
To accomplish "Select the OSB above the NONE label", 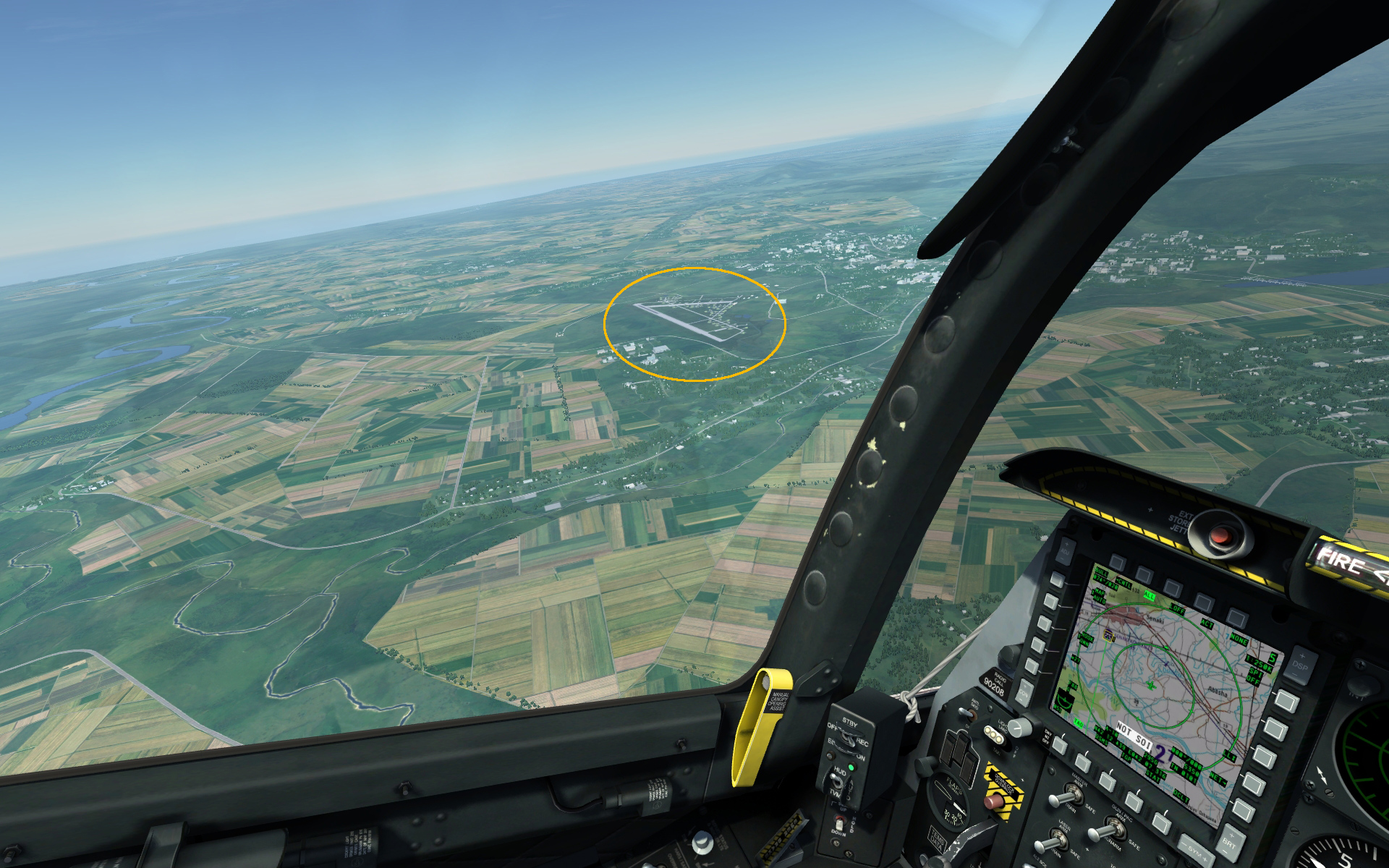I will click(x=1238, y=617).
